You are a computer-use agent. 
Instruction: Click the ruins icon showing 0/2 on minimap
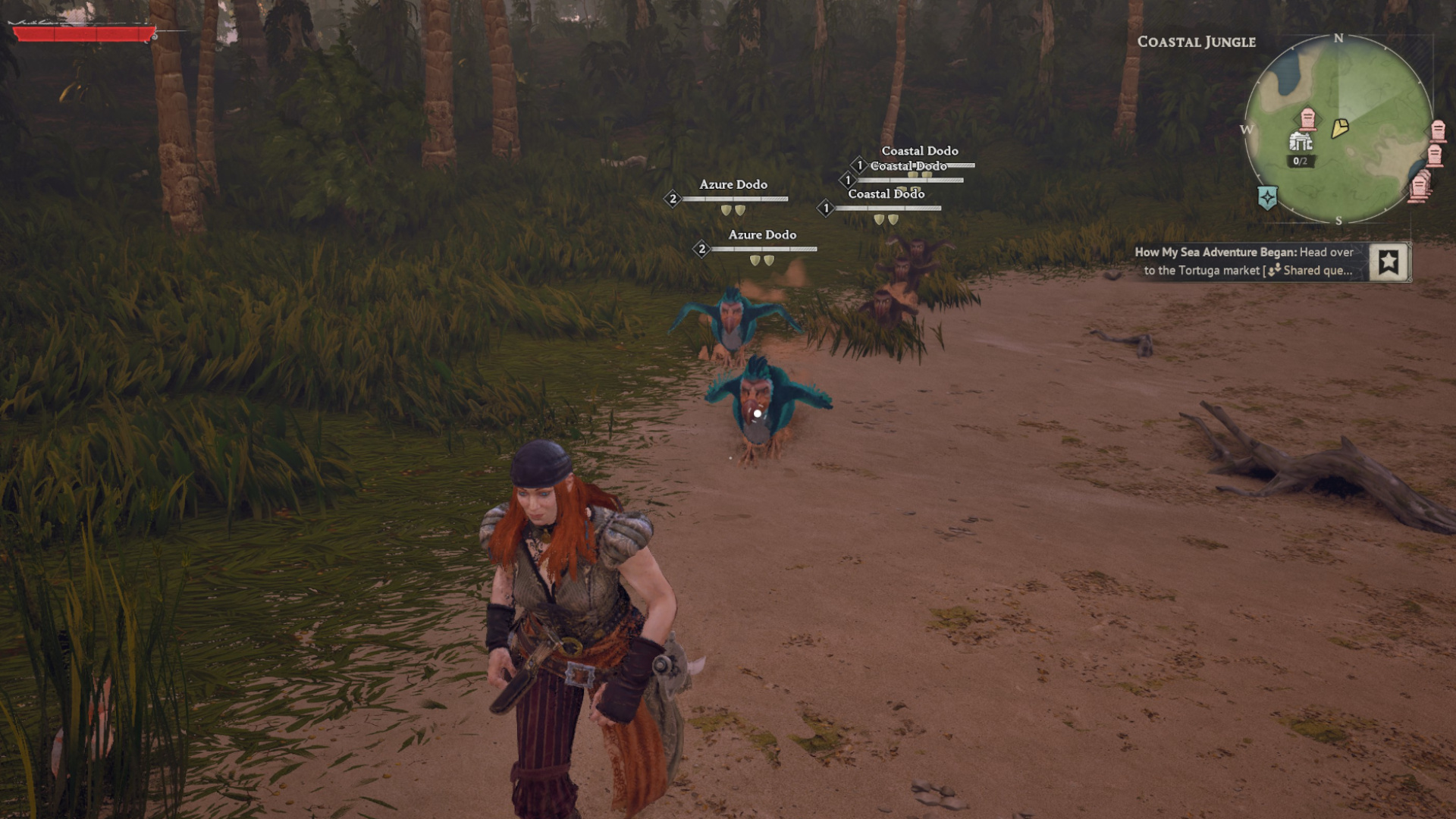(1301, 141)
